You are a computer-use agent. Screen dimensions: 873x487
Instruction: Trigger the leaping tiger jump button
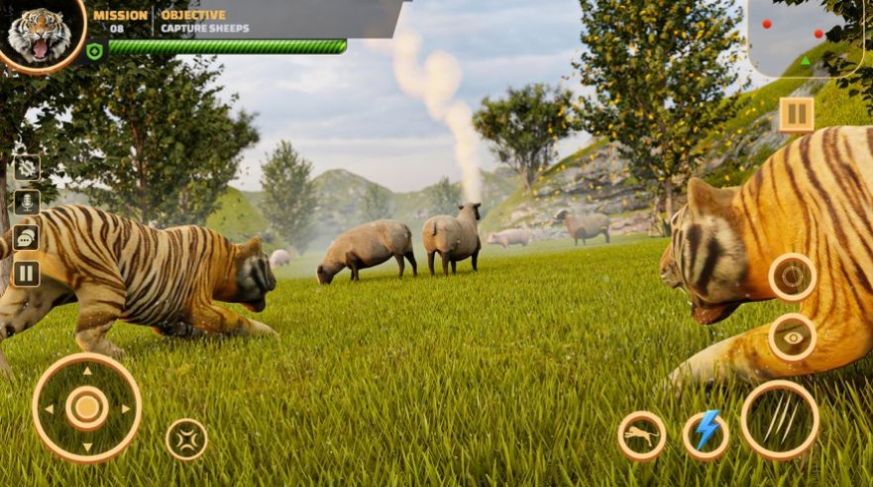pyautogui.click(x=641, y=435)
